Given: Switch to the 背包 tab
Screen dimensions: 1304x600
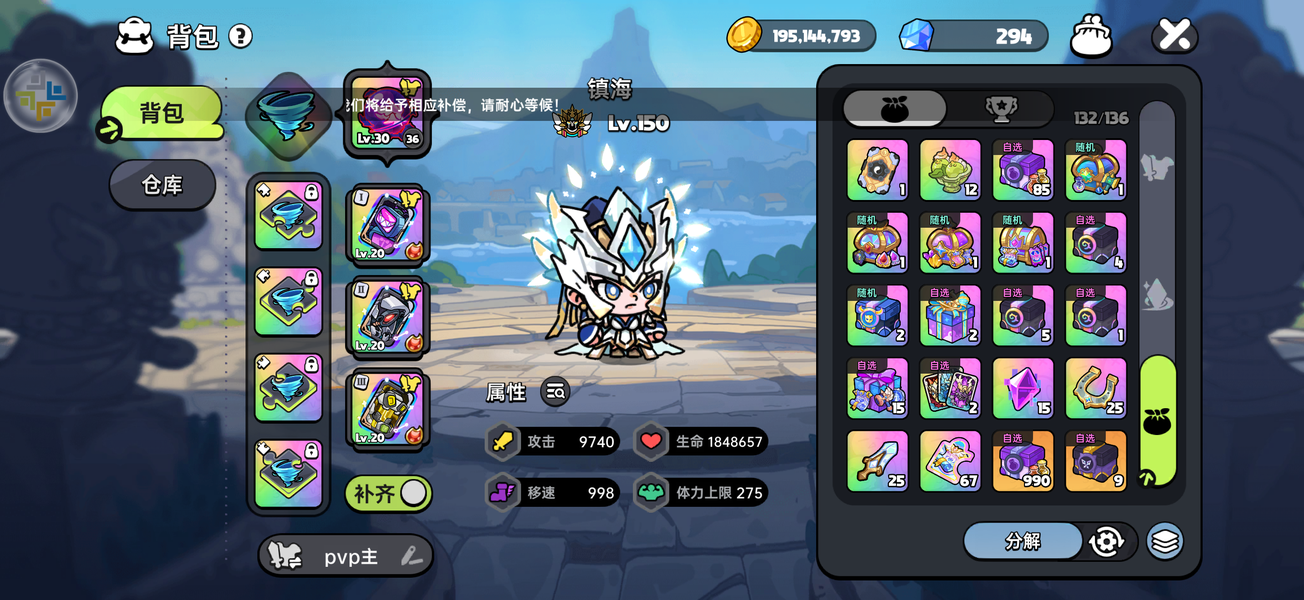Looking at the screenshot, I should pyautogui.click(x=161, y=113).
